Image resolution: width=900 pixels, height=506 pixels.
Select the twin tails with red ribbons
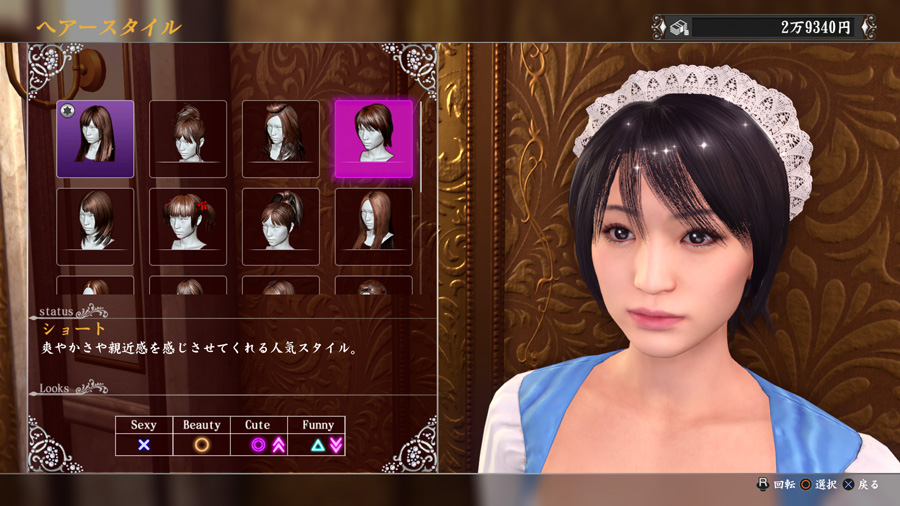[x=188, y=226]
